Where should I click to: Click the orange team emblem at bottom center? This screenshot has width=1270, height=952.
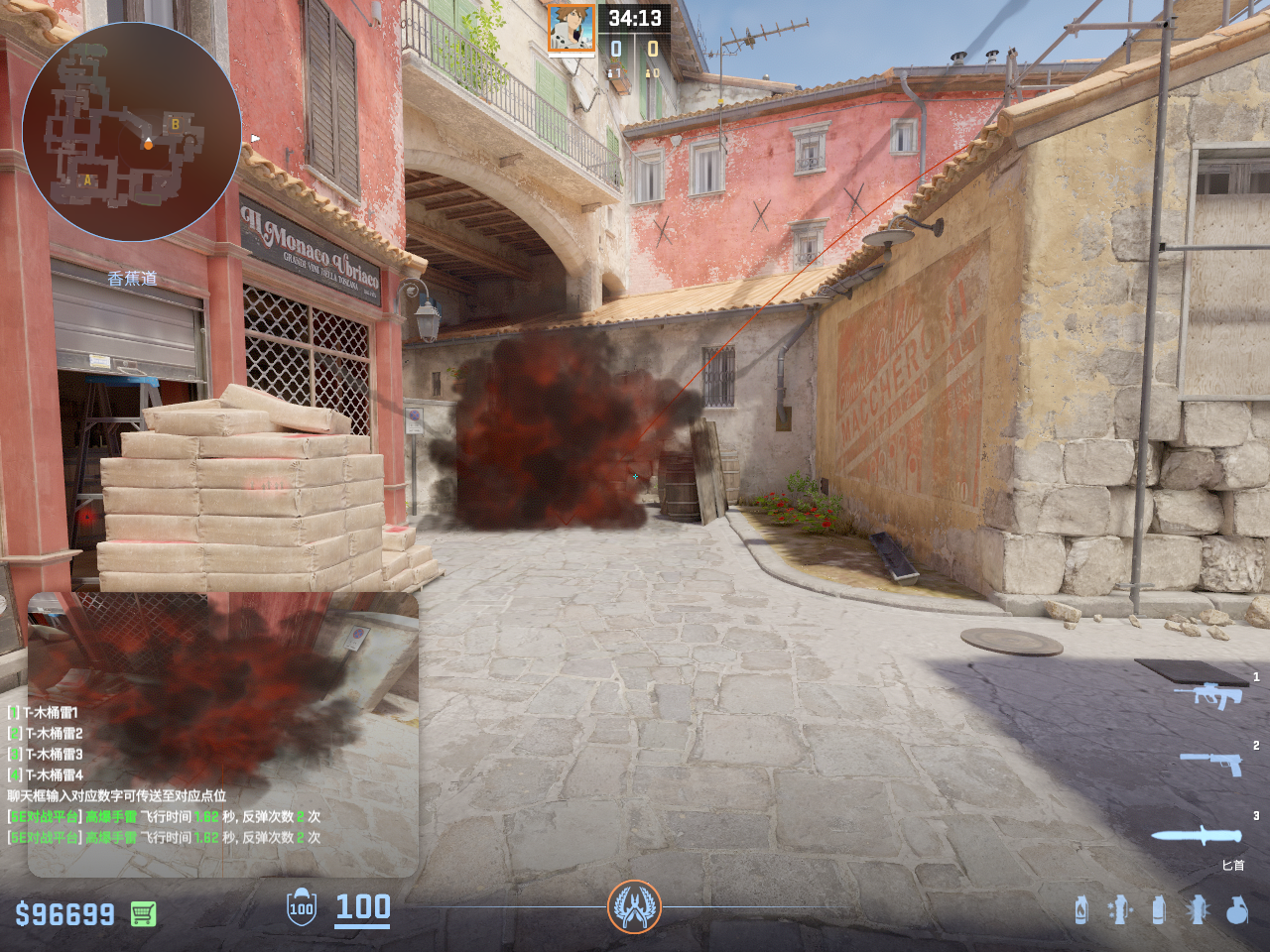[x=634, y=906]
